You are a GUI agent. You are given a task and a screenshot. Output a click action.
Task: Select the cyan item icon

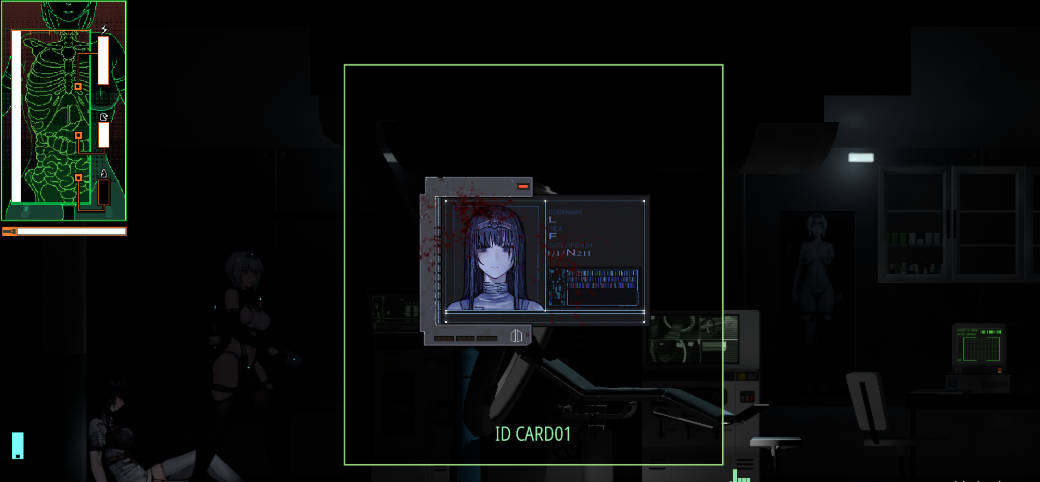(17, 445)
